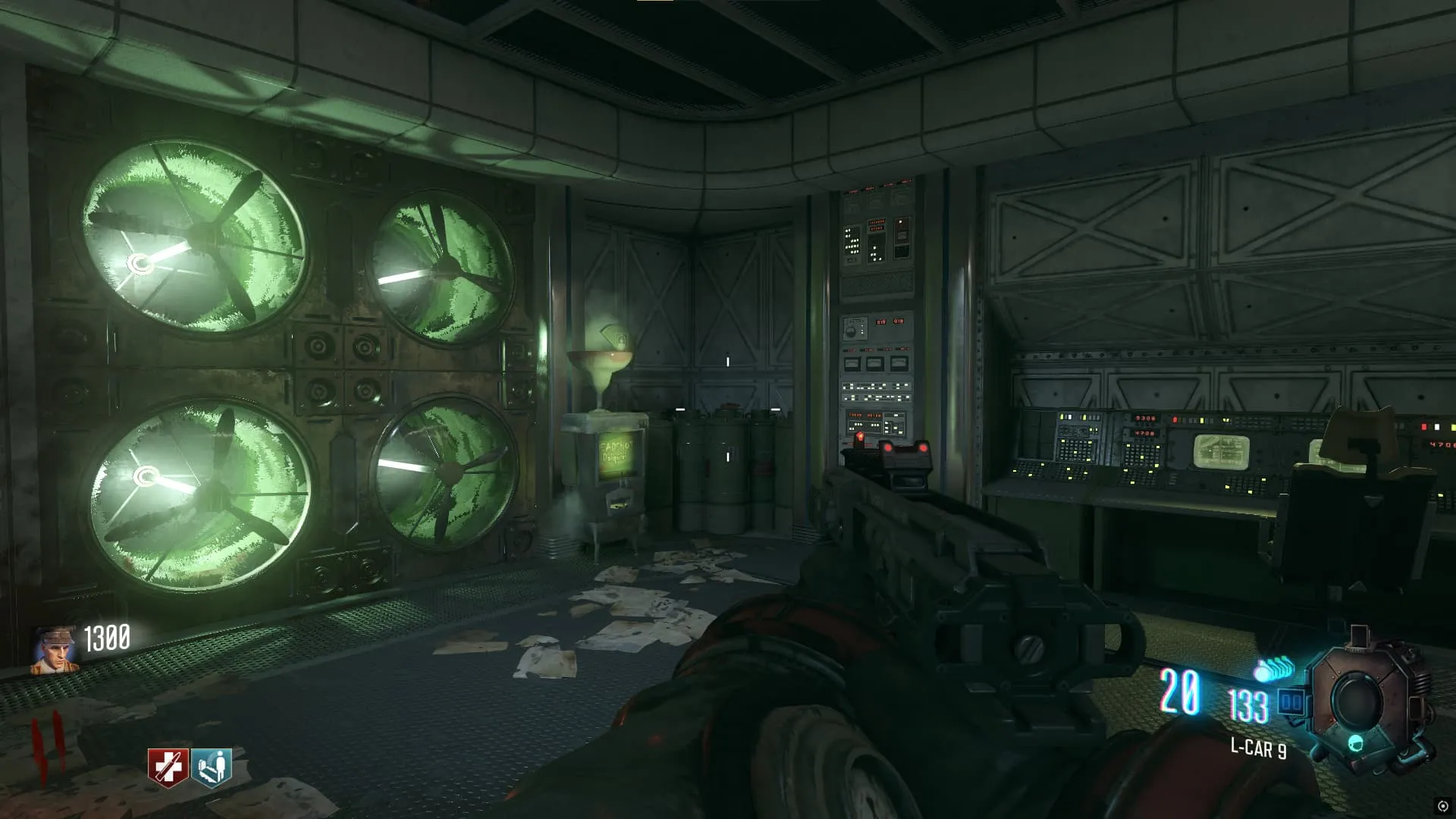Click the glowing grenade stock icon
This screenshot has width=1456, height=819.
click(1273, 670)
